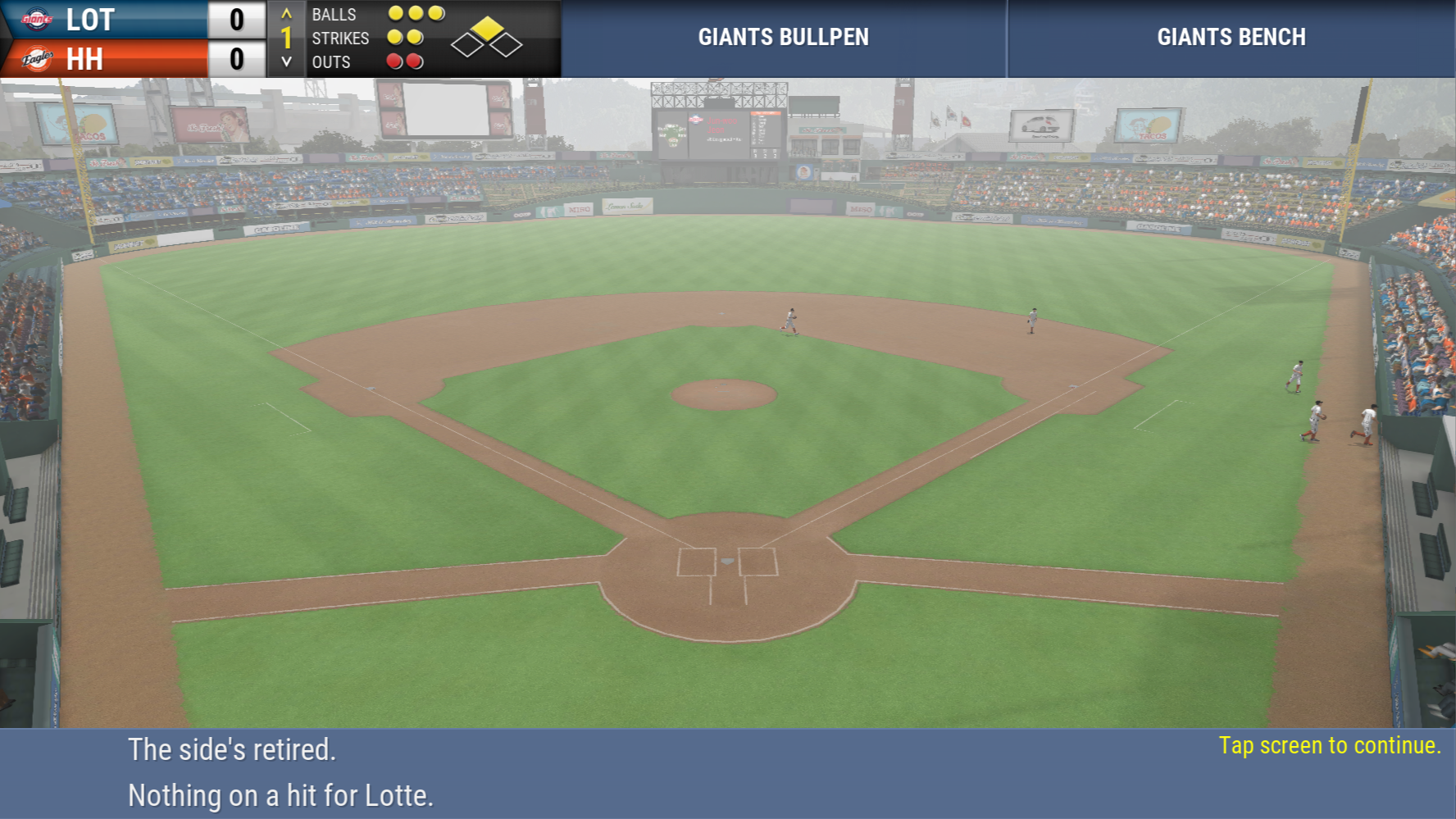
Task: Open the Giants Bench panel
Action: tap(1231, 38)
